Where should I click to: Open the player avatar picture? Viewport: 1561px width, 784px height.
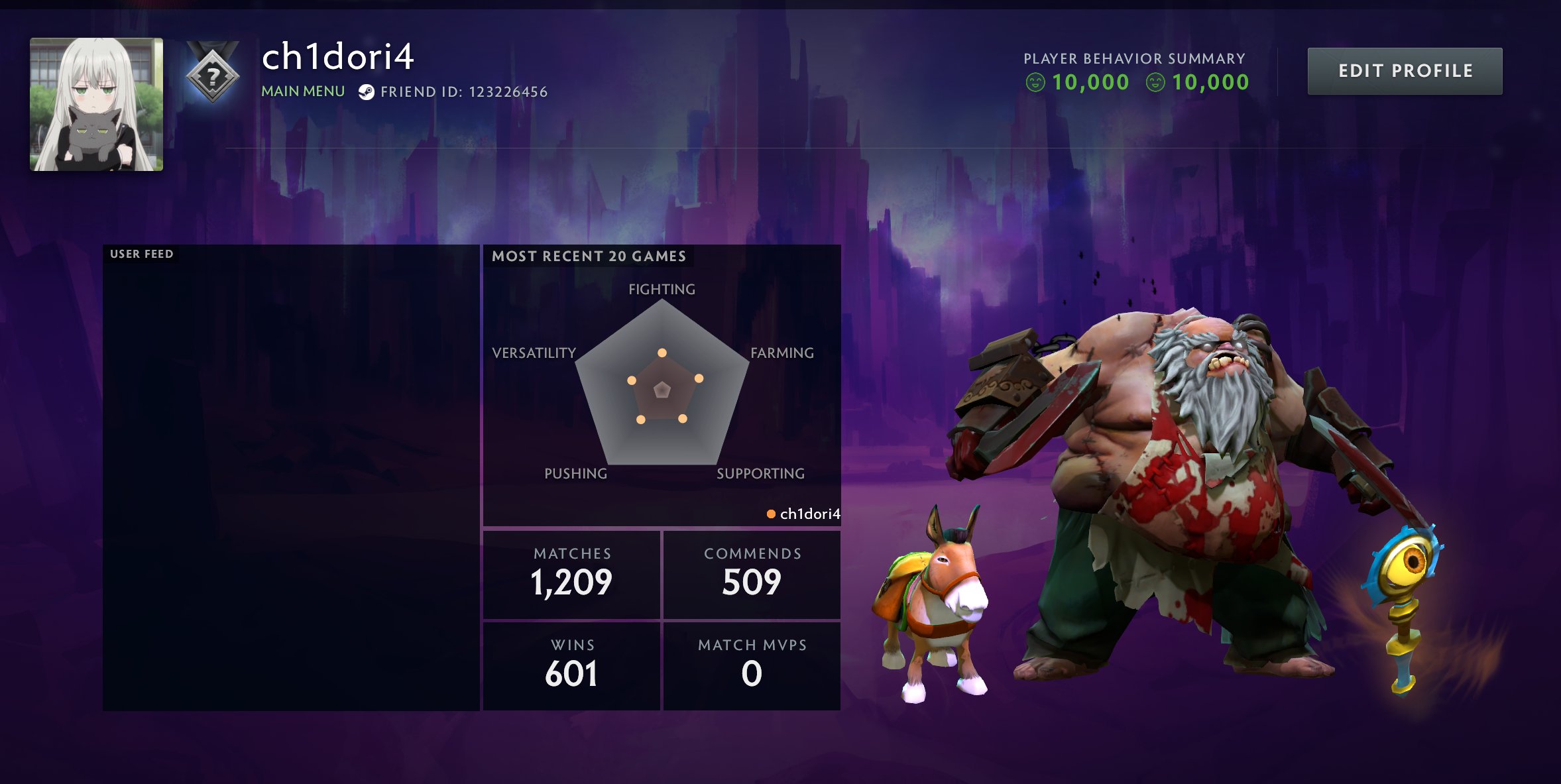click(x=96, y=104)
